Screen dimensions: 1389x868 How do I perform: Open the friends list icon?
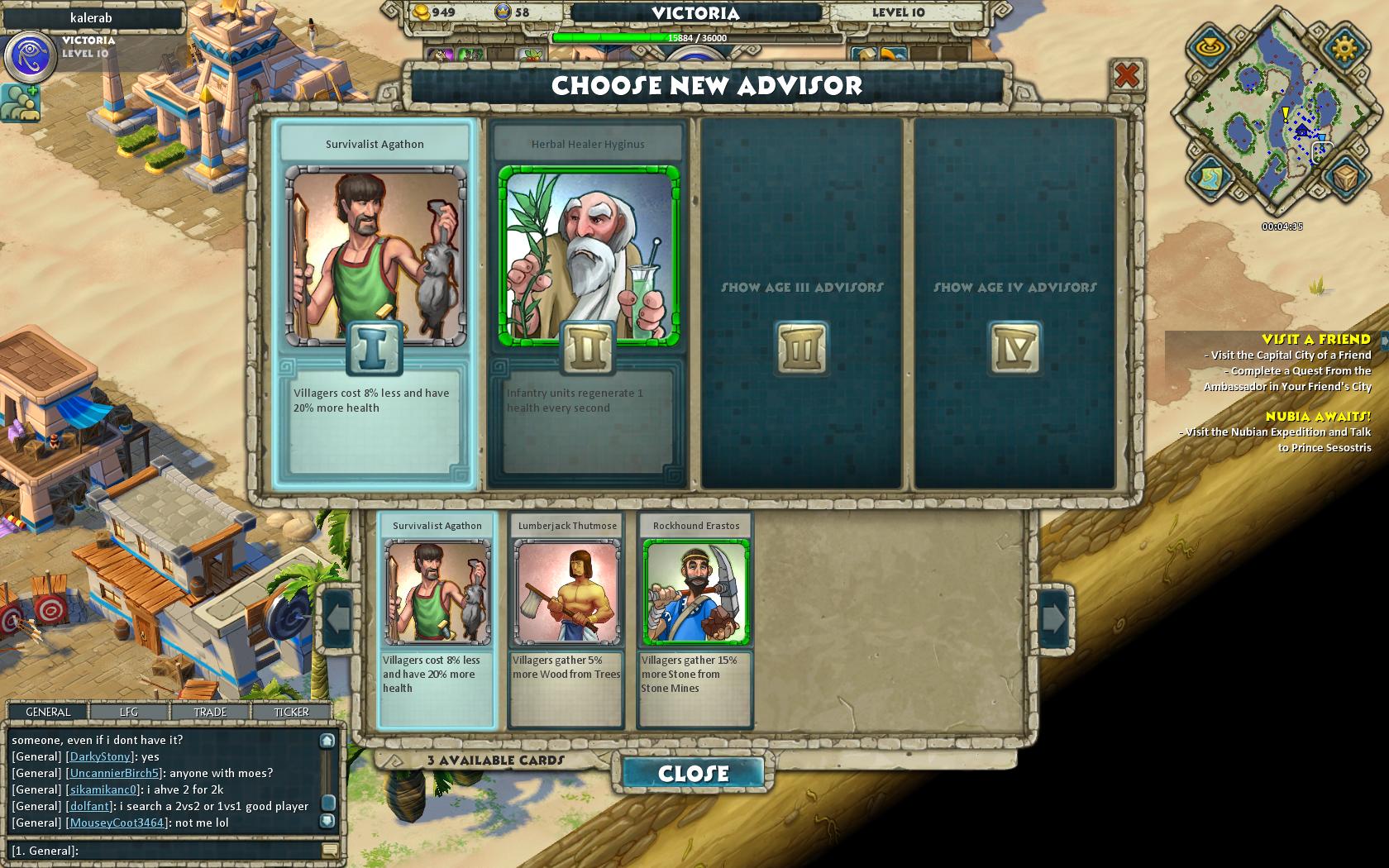20,103
